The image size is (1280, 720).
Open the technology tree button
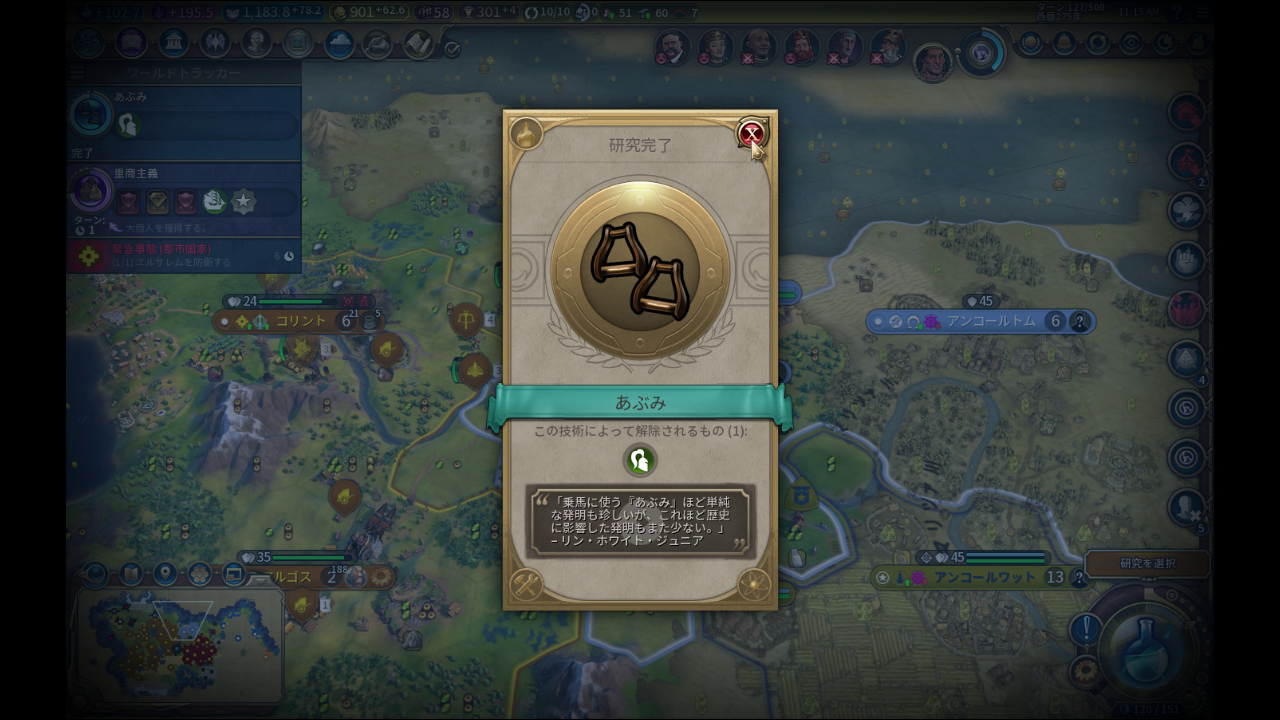pyautogui.click(x=88, y=43)
